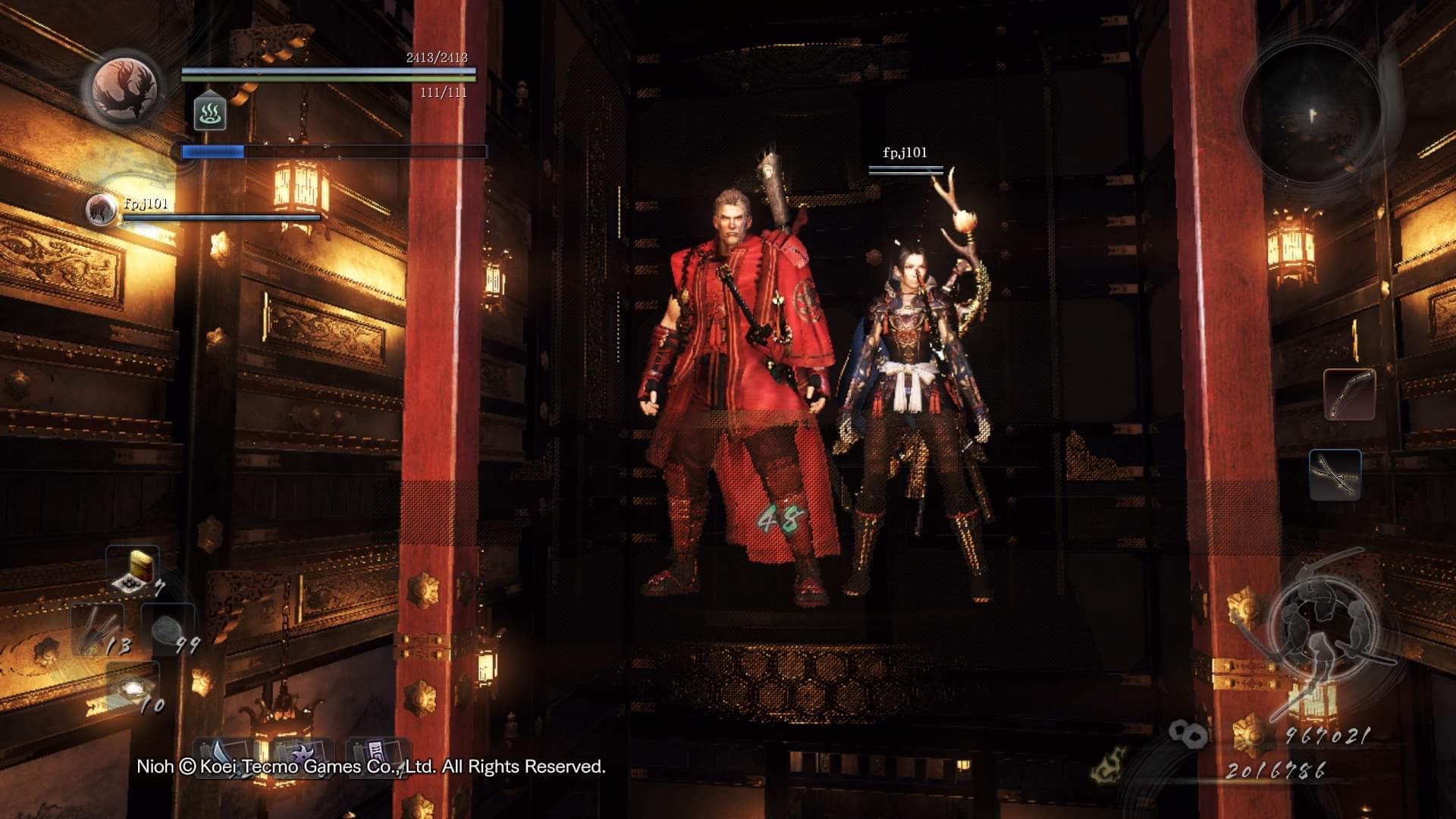Select the stone item slot with 99
Image resolution: width=1456 pixels, height=819 pixels.
[169, 629]
